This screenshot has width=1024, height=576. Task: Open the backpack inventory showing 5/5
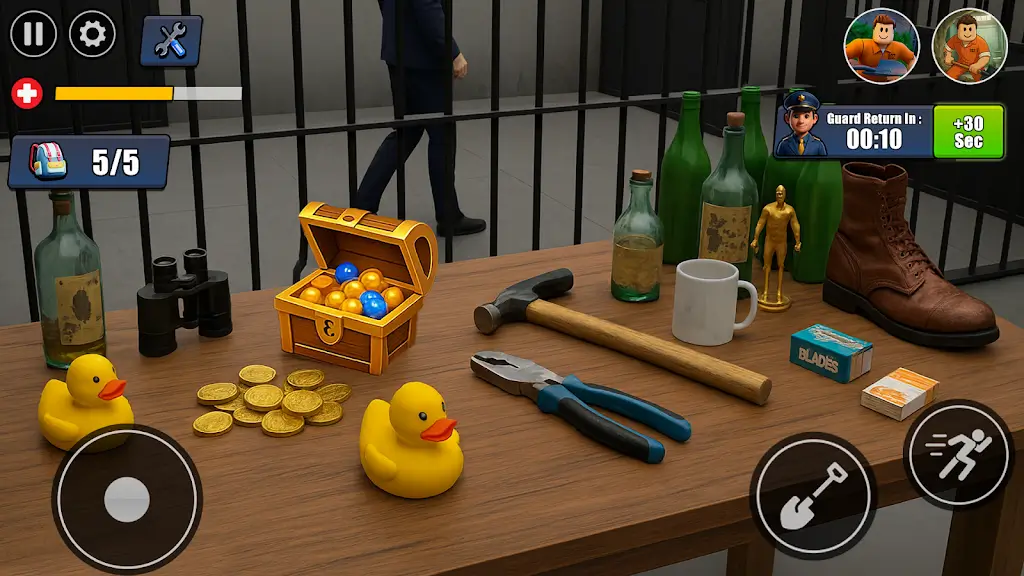[x=89, y=162]
